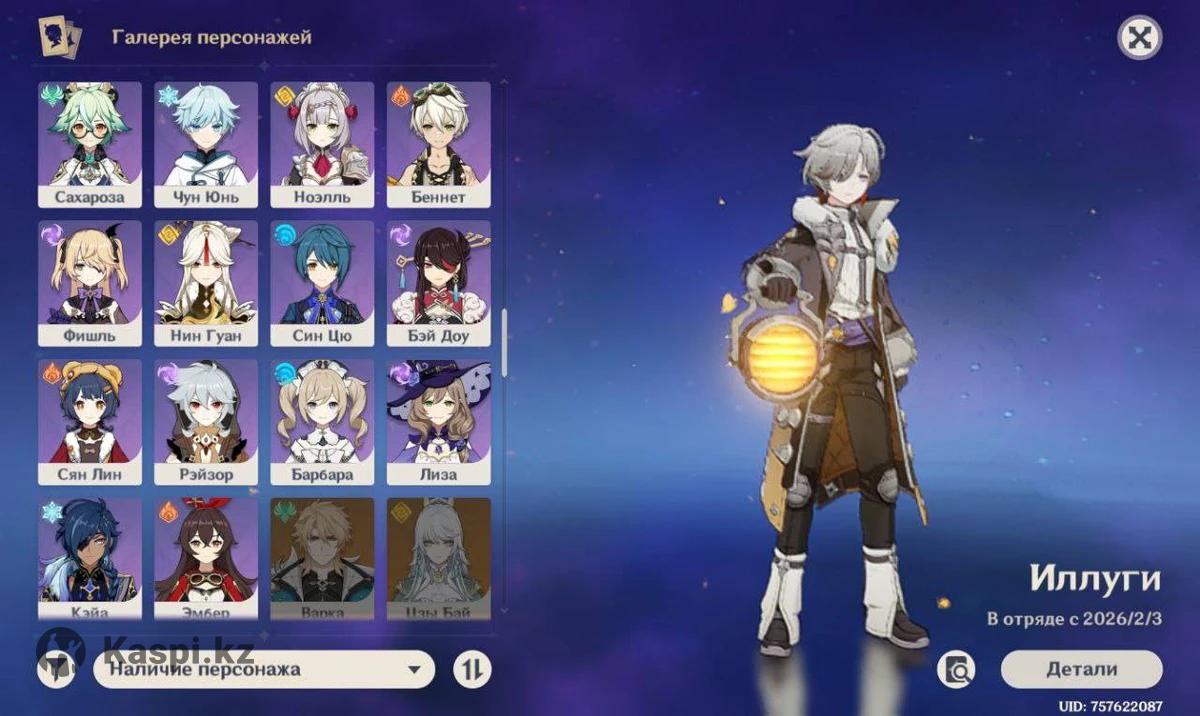This screenshot has height=716, width=1200.
Task: Toggle the sort order arrows button
Action: tap(472, 670)
